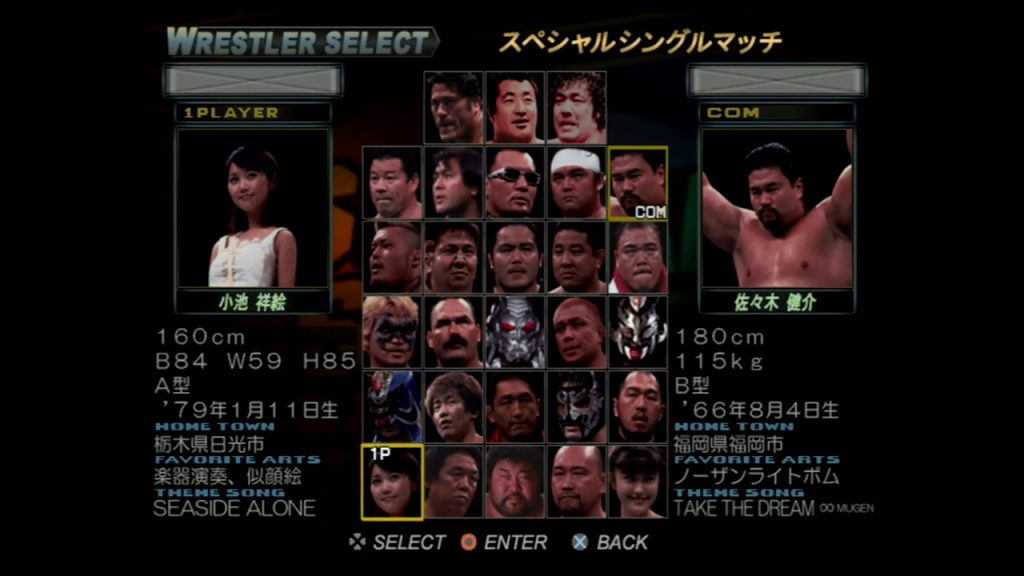The height and width of the screenshot is (576, 1024).
Task: Select the blue and red masked wrestler
Action: click(x=391, y=407)
